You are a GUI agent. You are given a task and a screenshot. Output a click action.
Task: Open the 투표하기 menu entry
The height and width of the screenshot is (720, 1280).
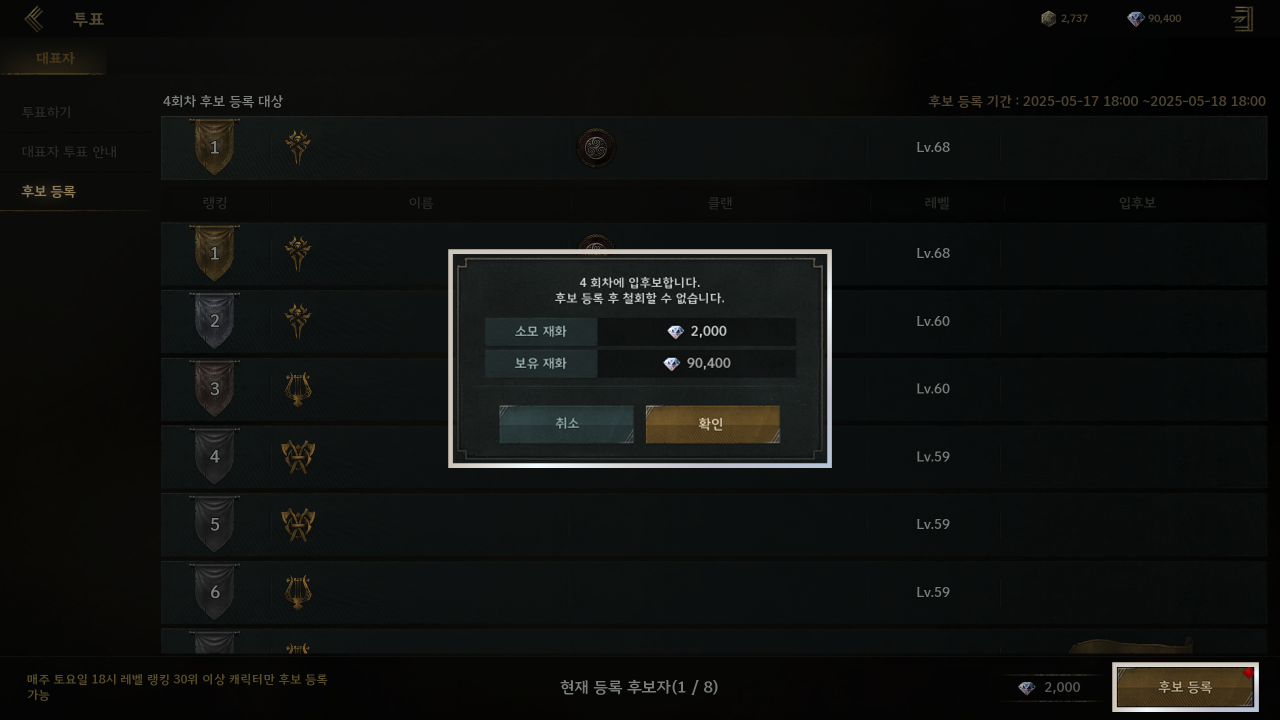tap(47, 112)
